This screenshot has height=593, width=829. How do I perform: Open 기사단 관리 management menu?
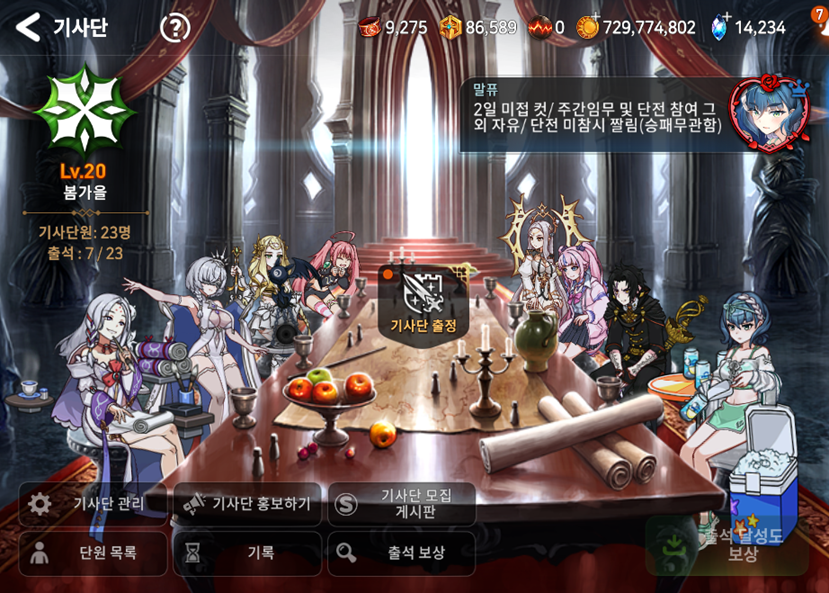[x=93, y=504]
